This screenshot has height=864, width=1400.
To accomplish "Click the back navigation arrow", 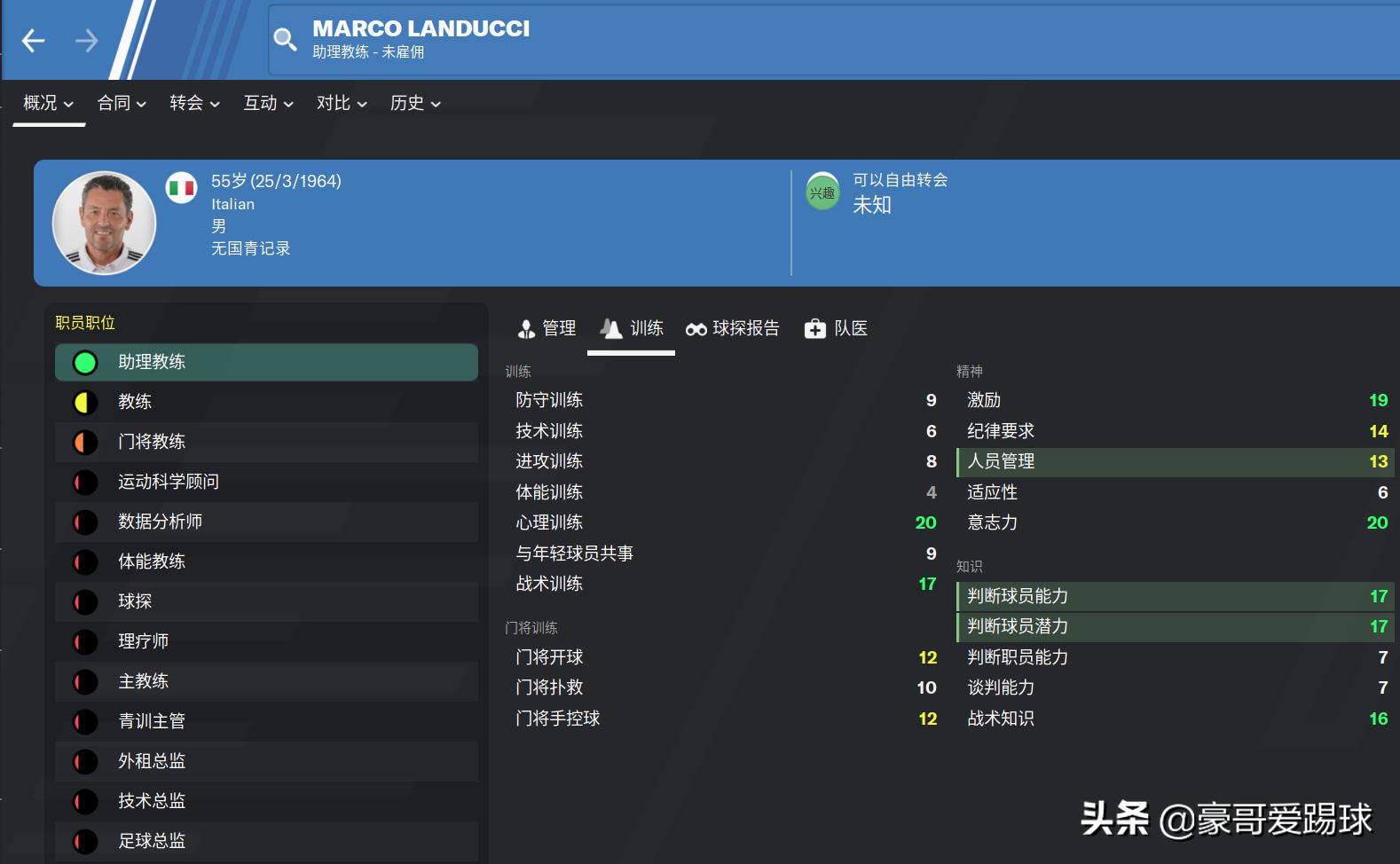I will click(33, 40).
